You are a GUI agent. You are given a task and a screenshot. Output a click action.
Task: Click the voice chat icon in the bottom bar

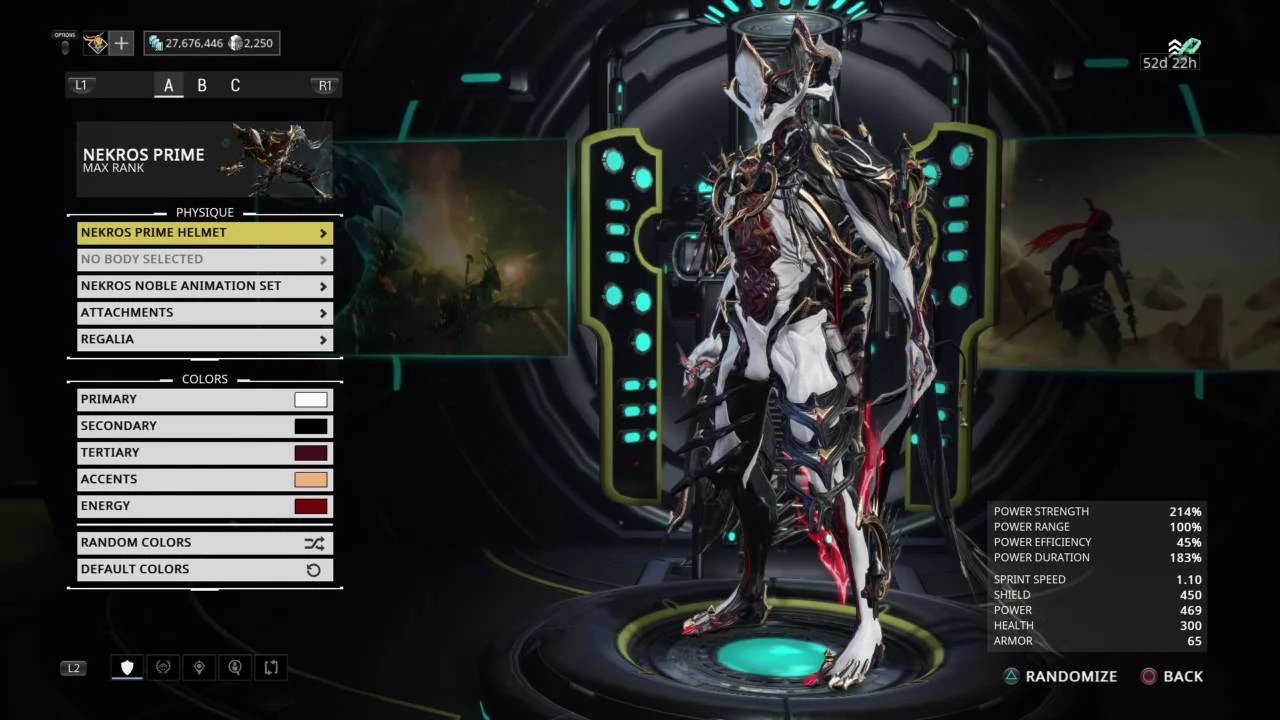coord(235,667)
